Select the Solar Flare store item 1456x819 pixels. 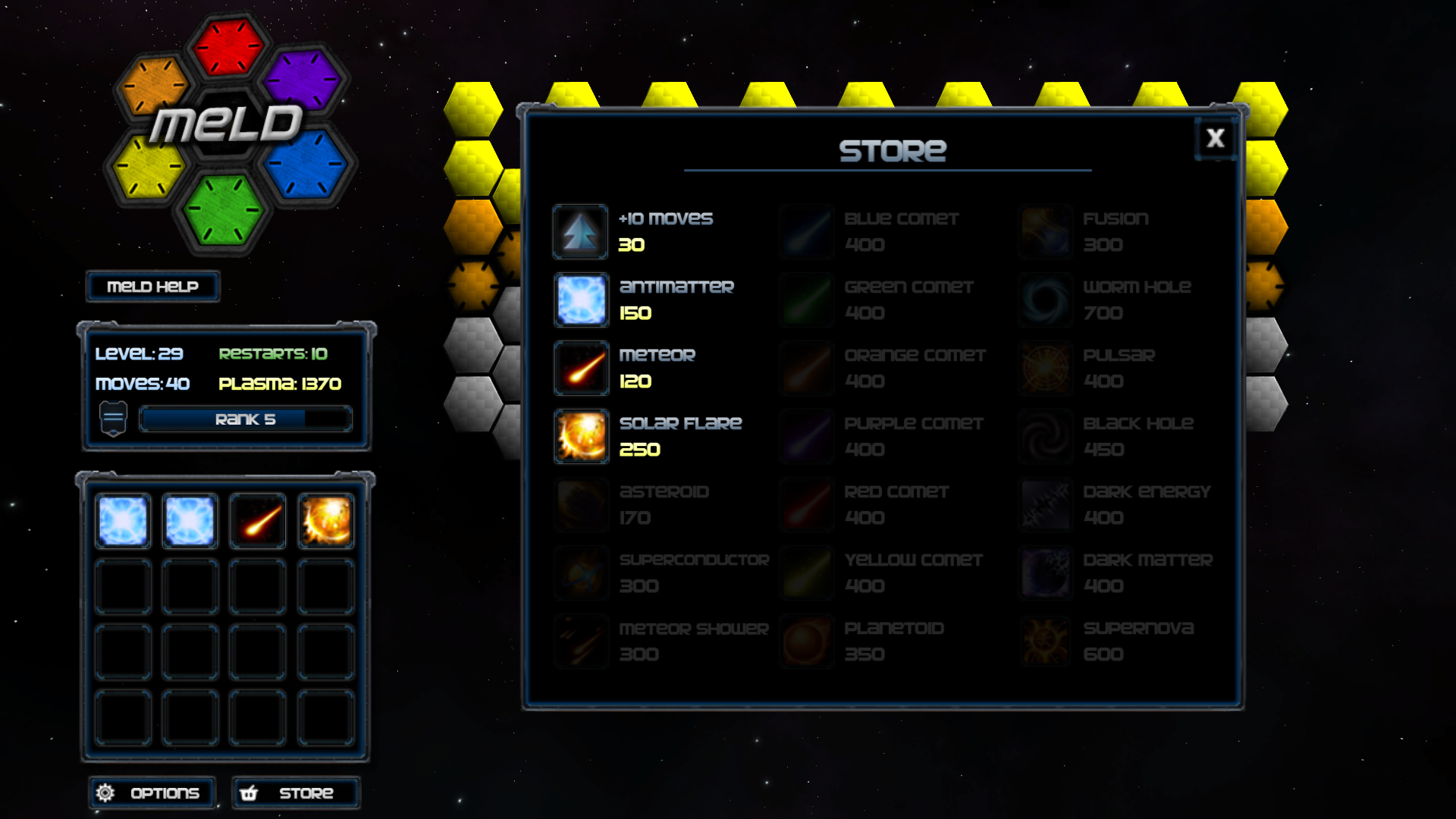[x=580, y=436]
